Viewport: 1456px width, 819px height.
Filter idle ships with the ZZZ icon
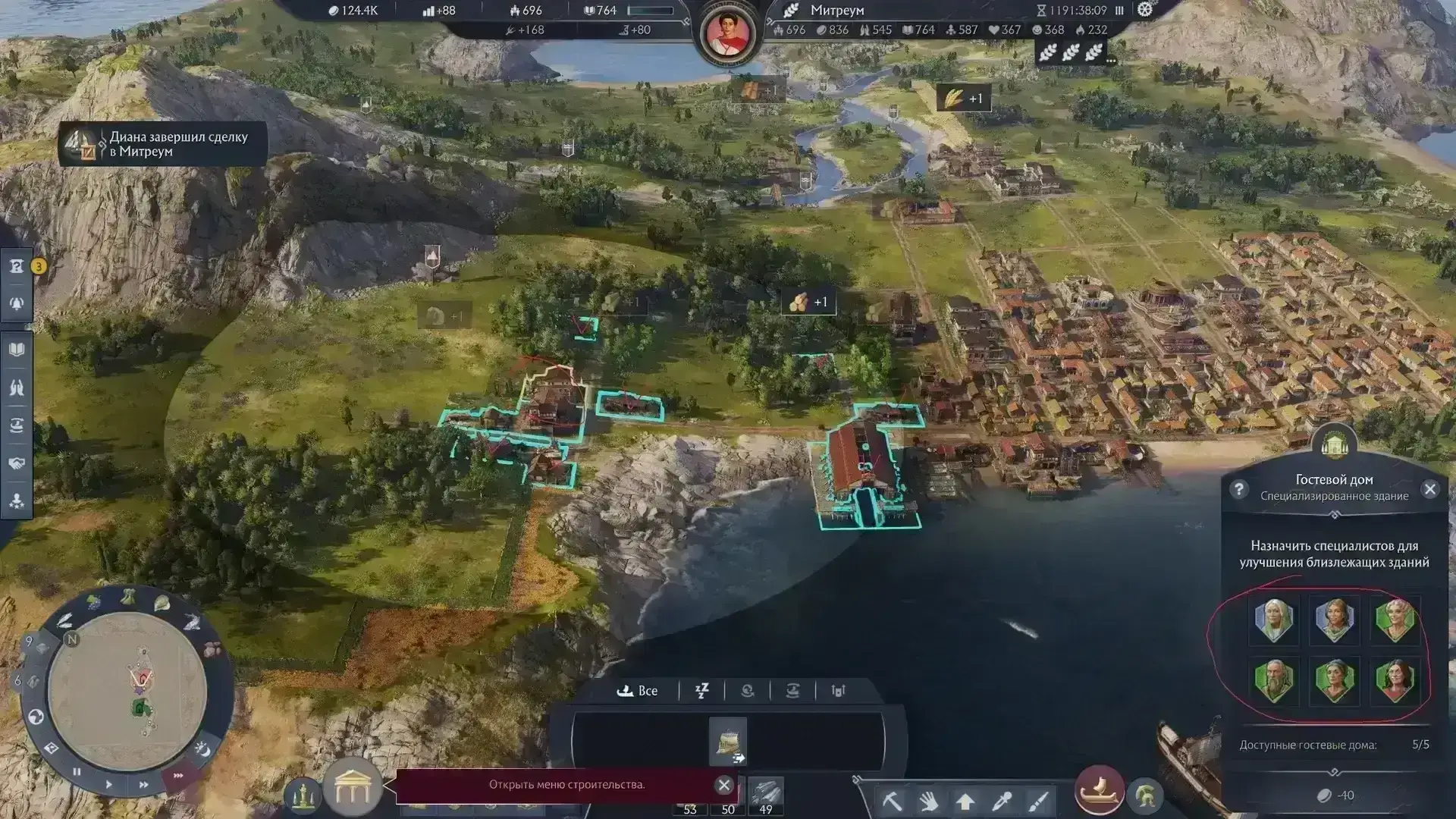tap(701, 691)
